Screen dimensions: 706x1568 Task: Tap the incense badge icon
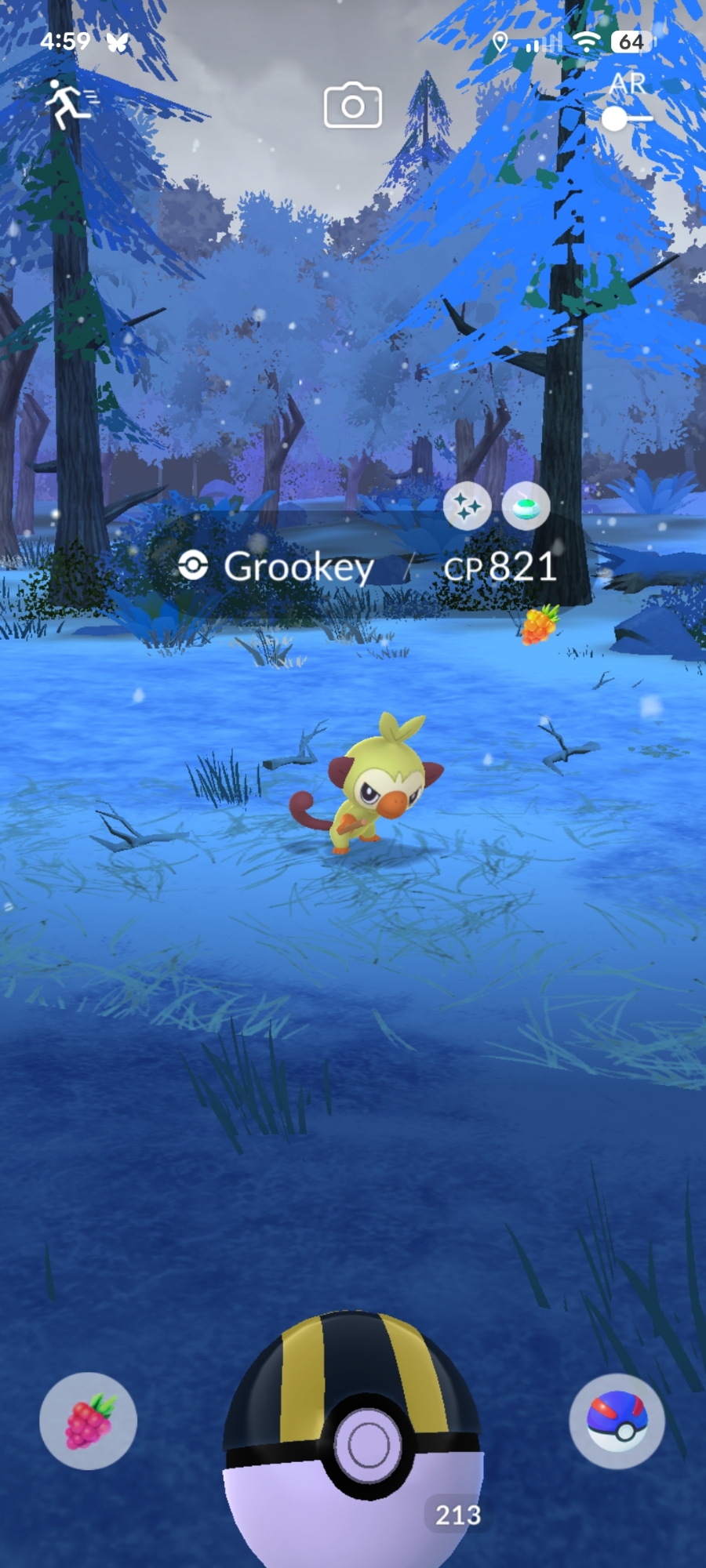click(x=526, y=506)
